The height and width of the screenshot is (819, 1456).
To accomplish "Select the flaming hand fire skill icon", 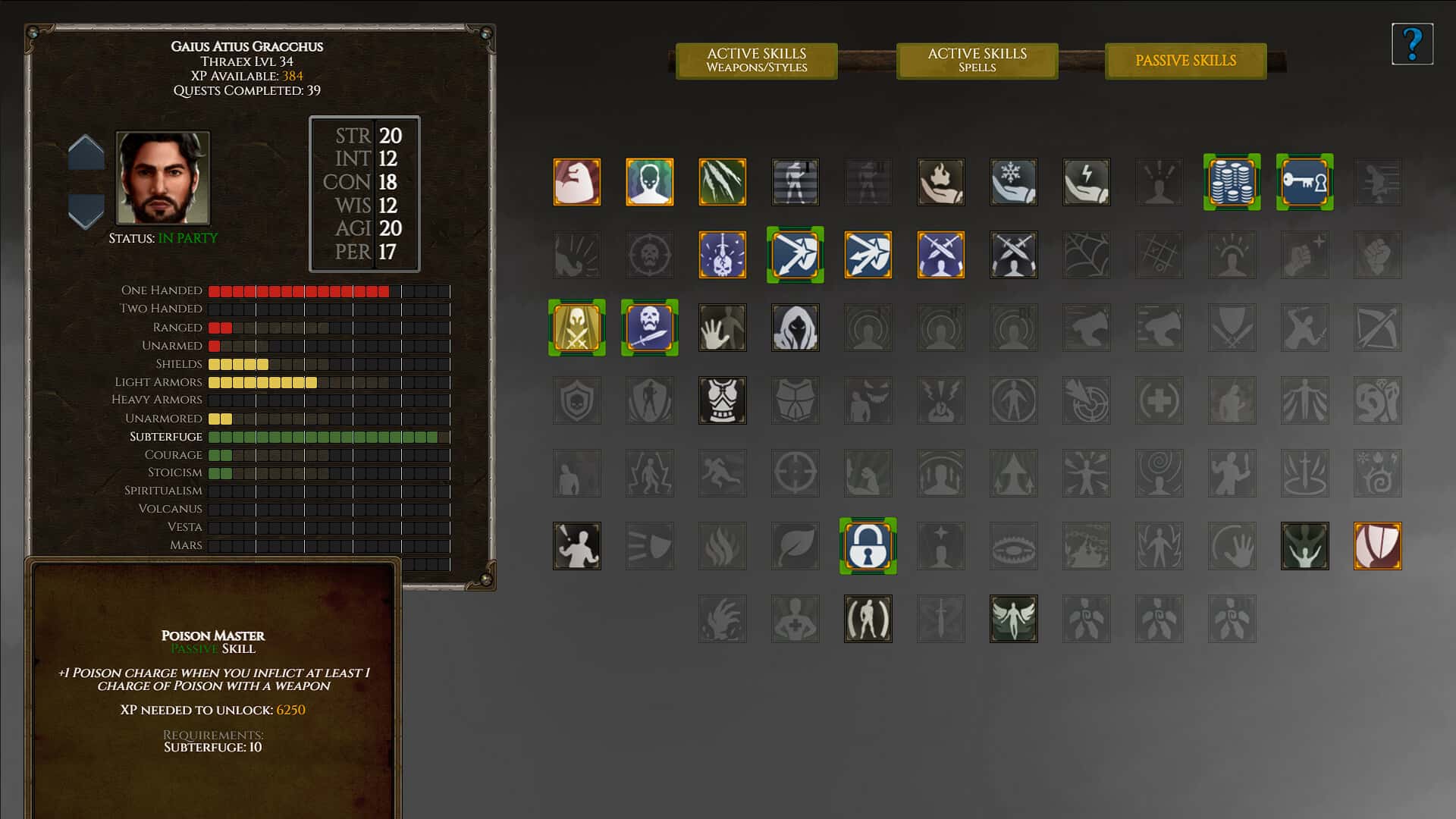I will point(940,182).
